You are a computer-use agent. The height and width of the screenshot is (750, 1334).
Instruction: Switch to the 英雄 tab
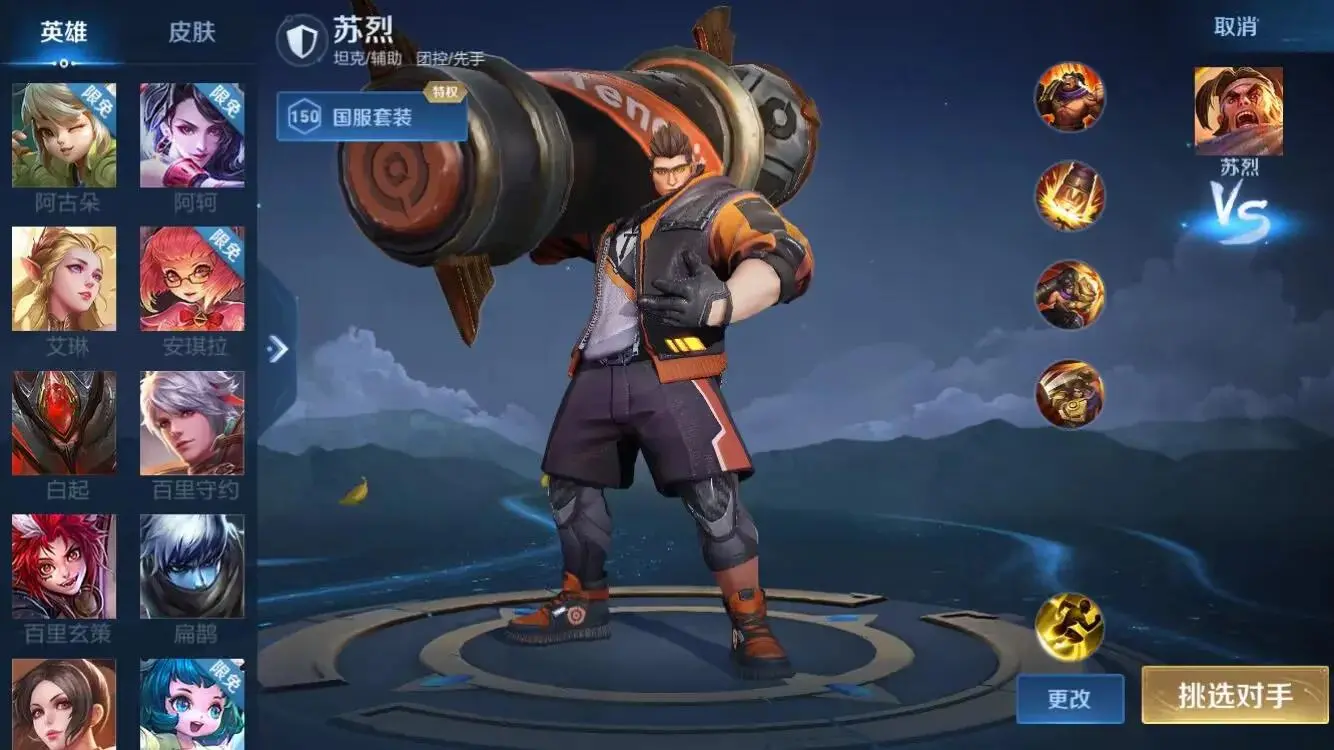click(x=64, y=32)
